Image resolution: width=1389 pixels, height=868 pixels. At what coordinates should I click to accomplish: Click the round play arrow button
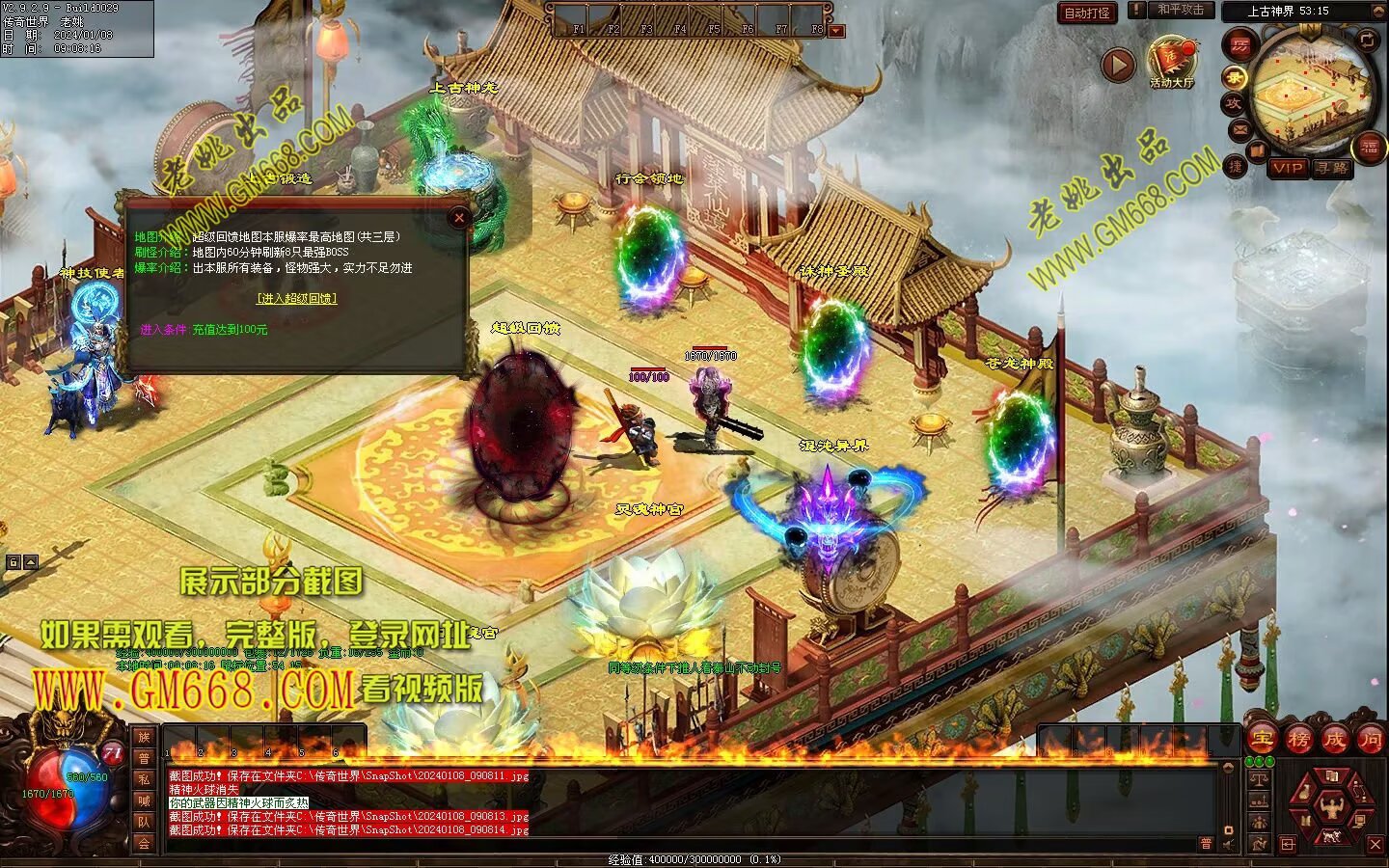(x=1118, y=65)
